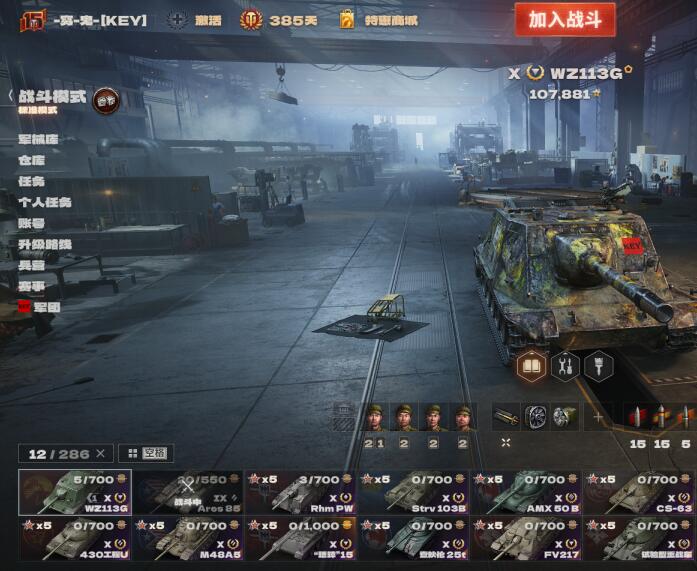The width and height of the screenshot is (697, 571).
Task: Choose the Strv 103B tank card
Action: (x=413, y=492)
